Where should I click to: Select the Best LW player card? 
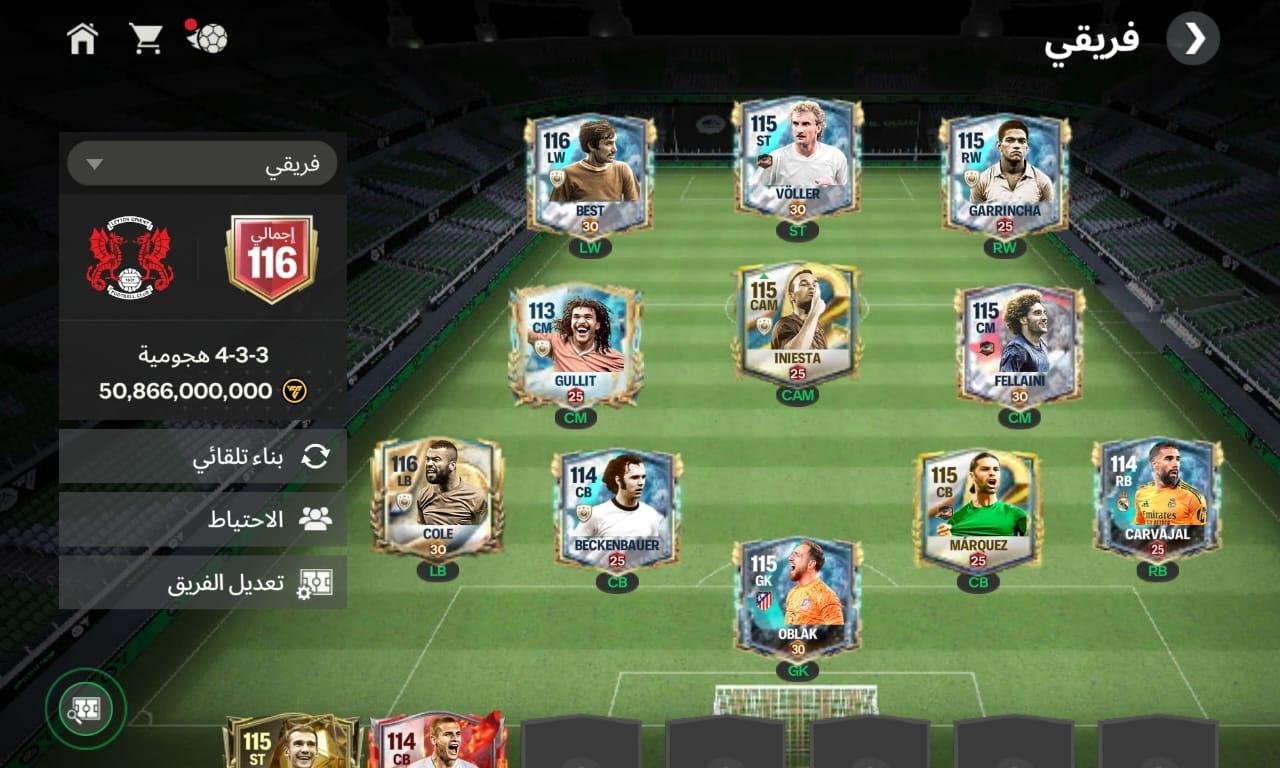[x=590, y=174]
